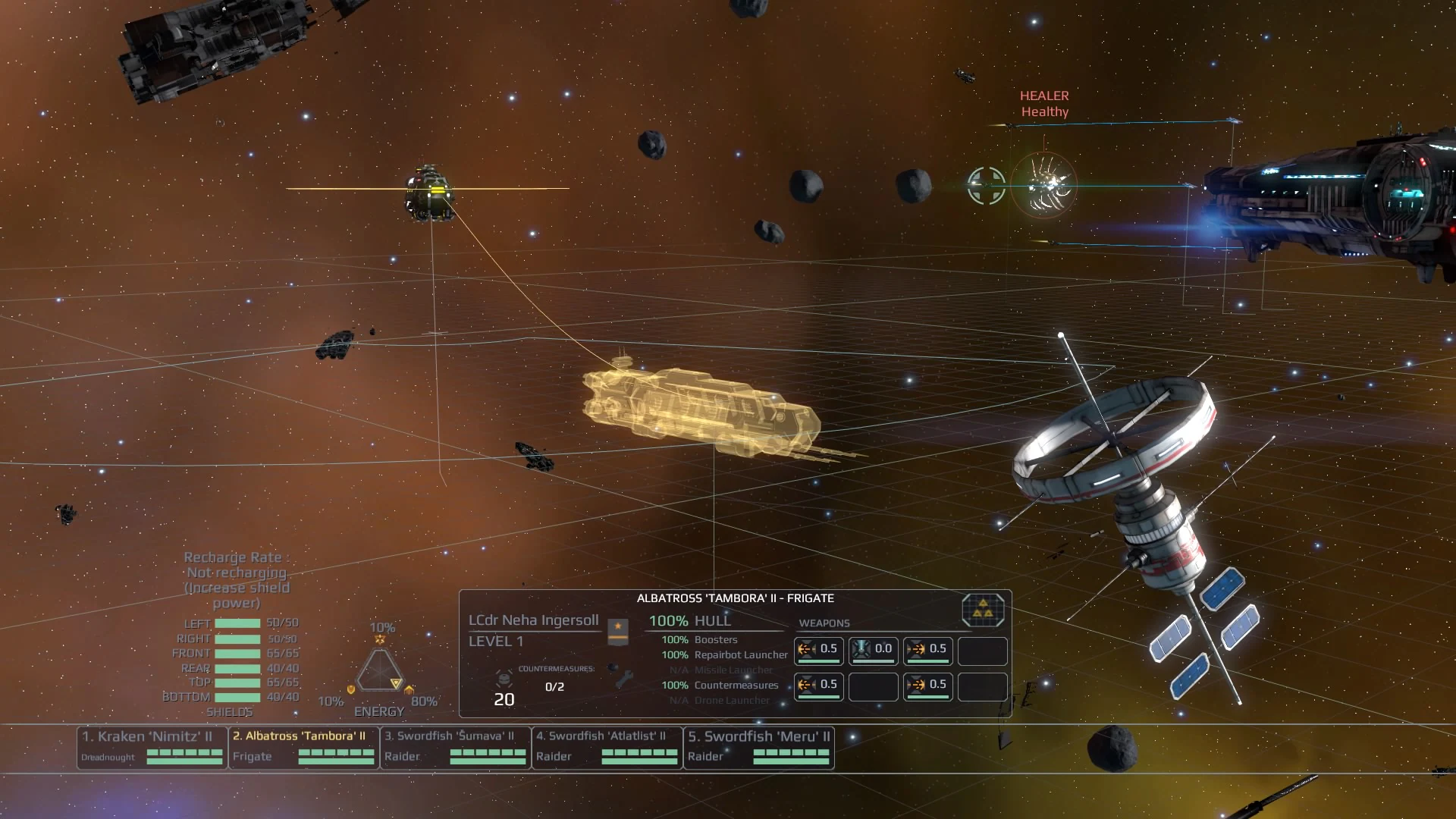Viewport: 1456px width, 819px height.
Task: Select the Repairbot Launcher entry
Action: 739,654
